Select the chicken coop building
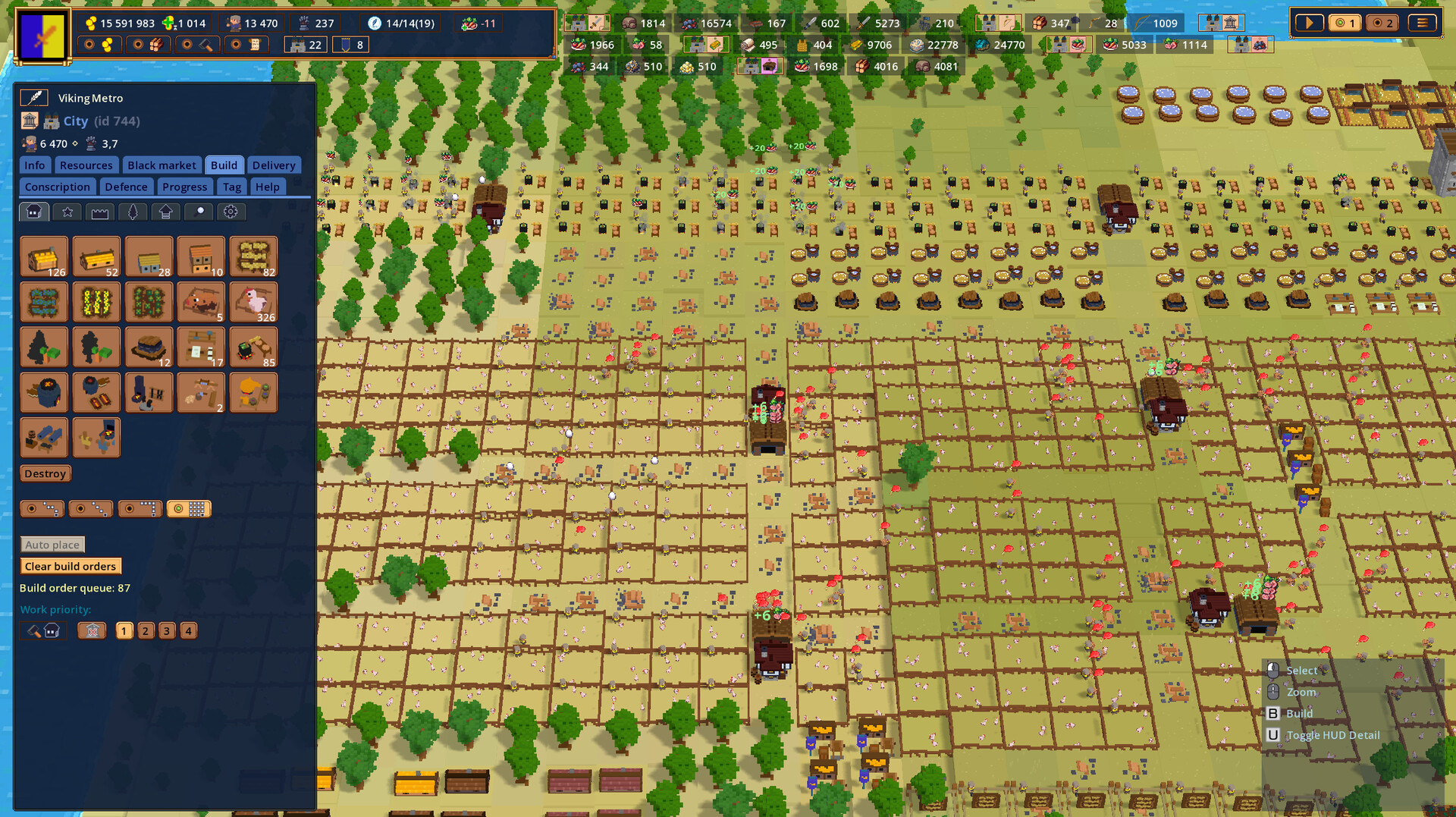Screen dimensions: 1456x817 pyautogui.click(x=253, y=301)
